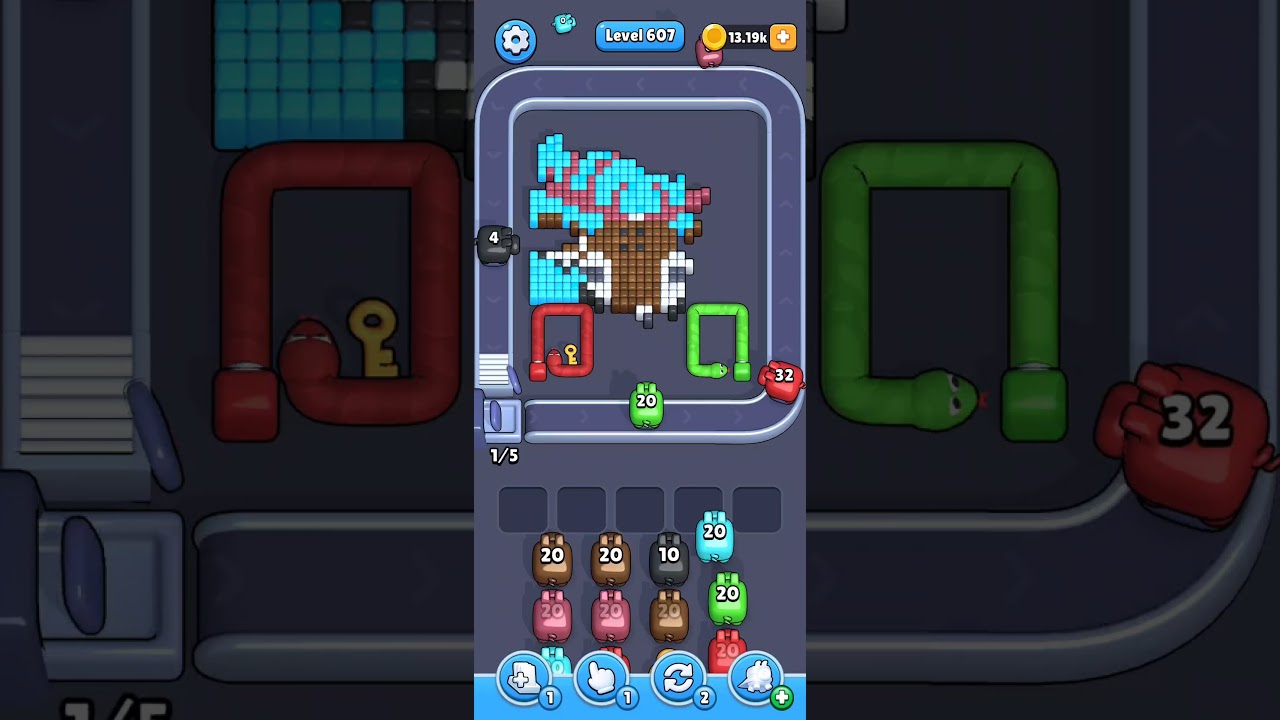The height and width of the screenshot is (720, 1280).
Task: Activate the refresh swap booster
Action: point(678,678)
